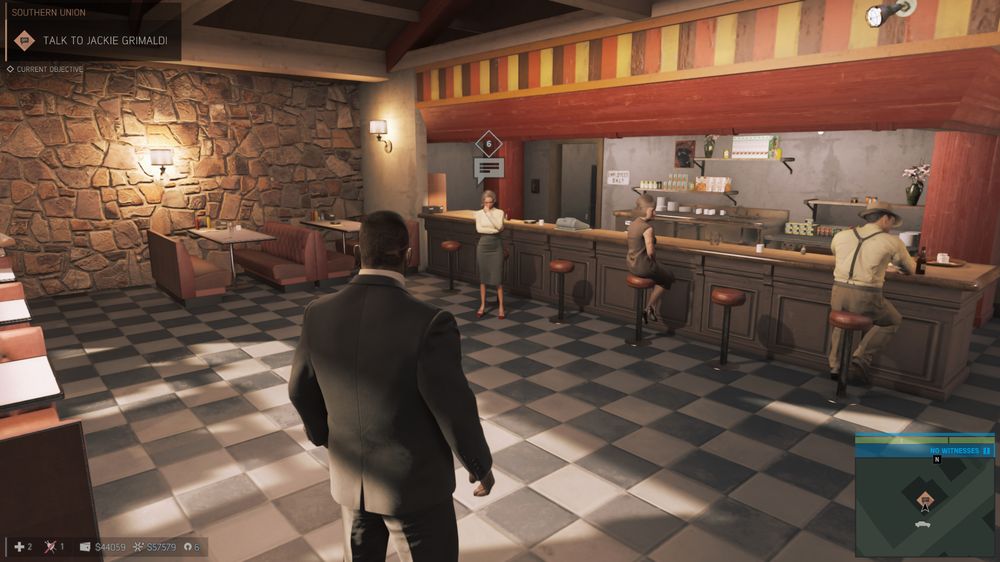Click the wallet cash icon

(x=85, y=547)
